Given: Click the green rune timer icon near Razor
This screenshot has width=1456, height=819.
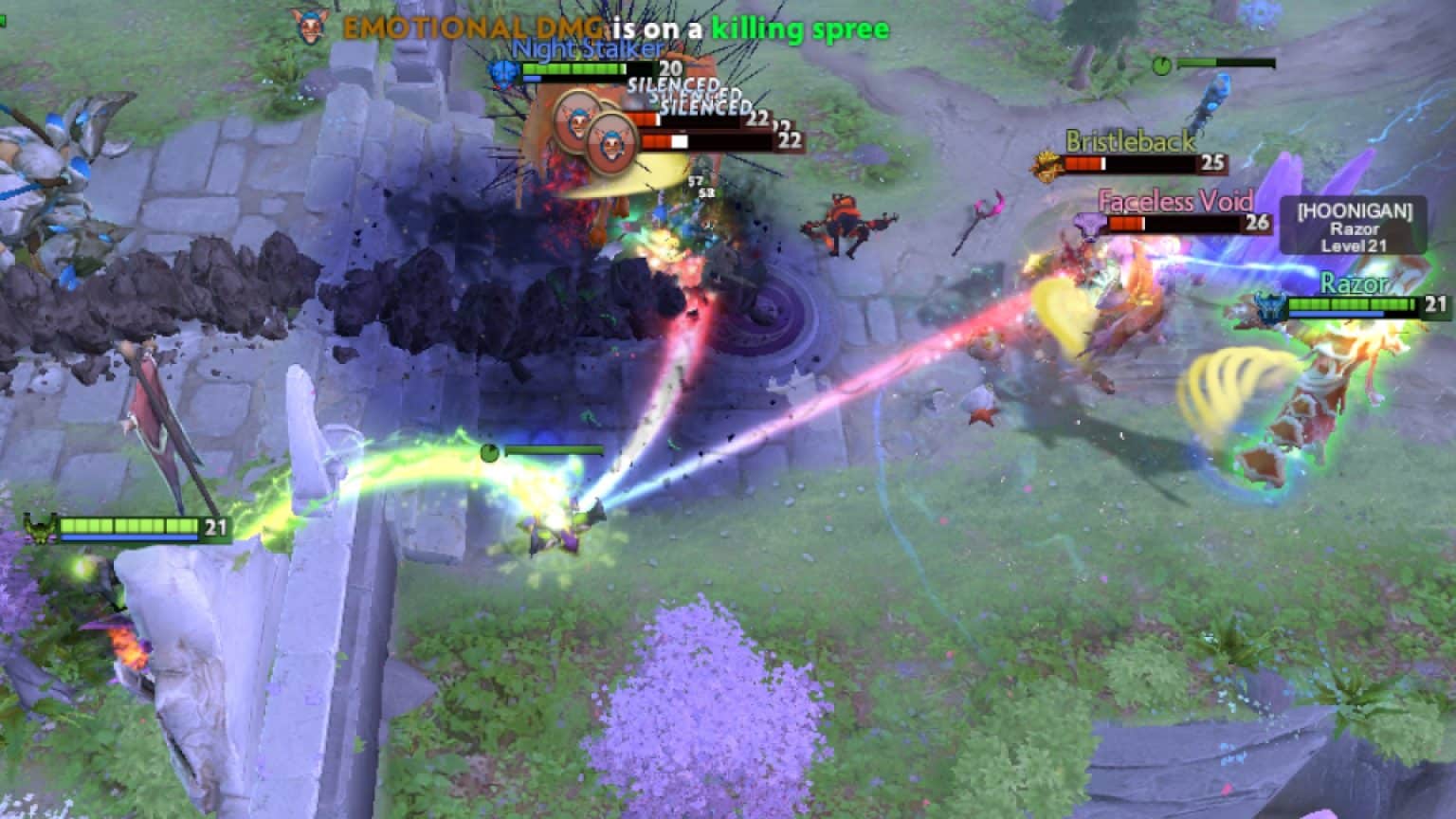Looking at the screenshot, I should coord(1162,66).
